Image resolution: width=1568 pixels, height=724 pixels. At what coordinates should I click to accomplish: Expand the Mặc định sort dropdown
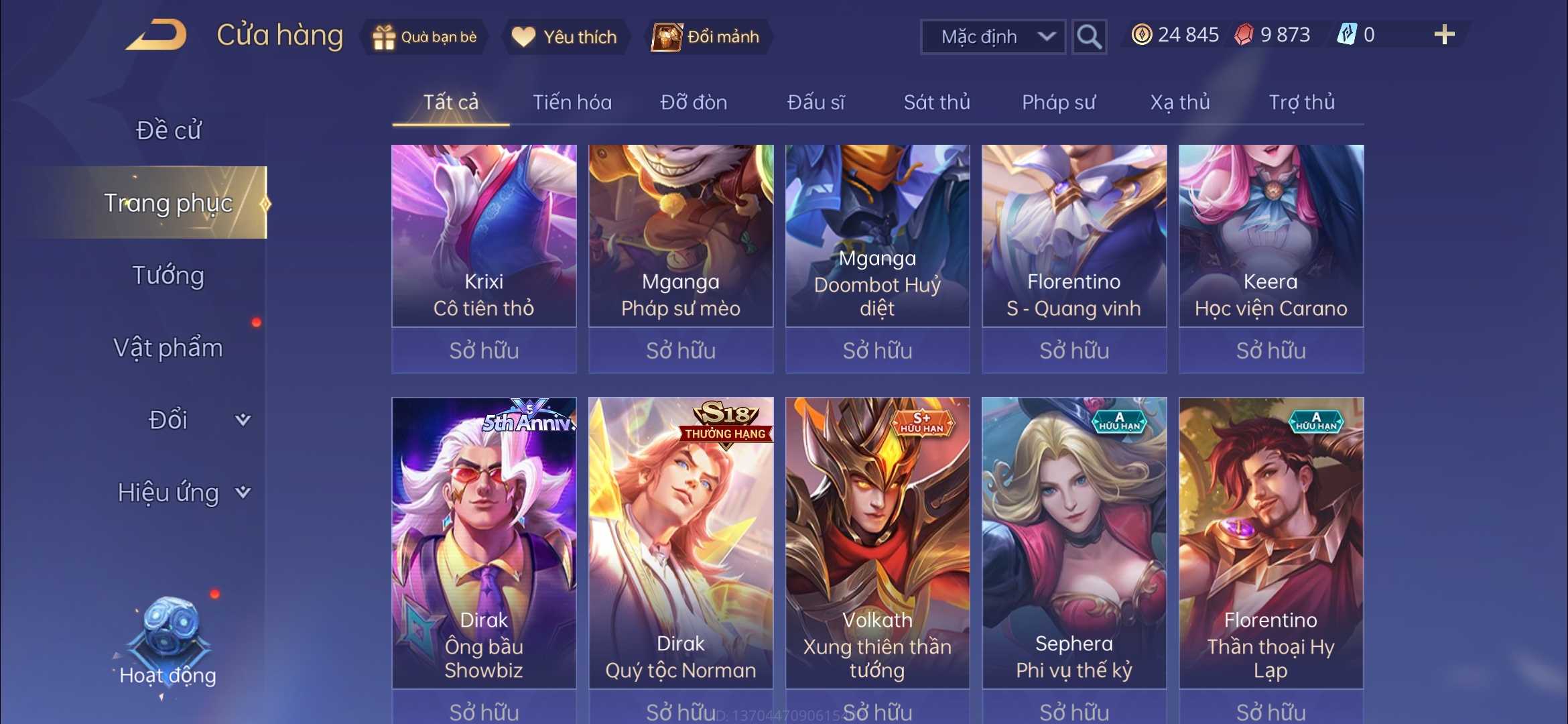(993, 37)
